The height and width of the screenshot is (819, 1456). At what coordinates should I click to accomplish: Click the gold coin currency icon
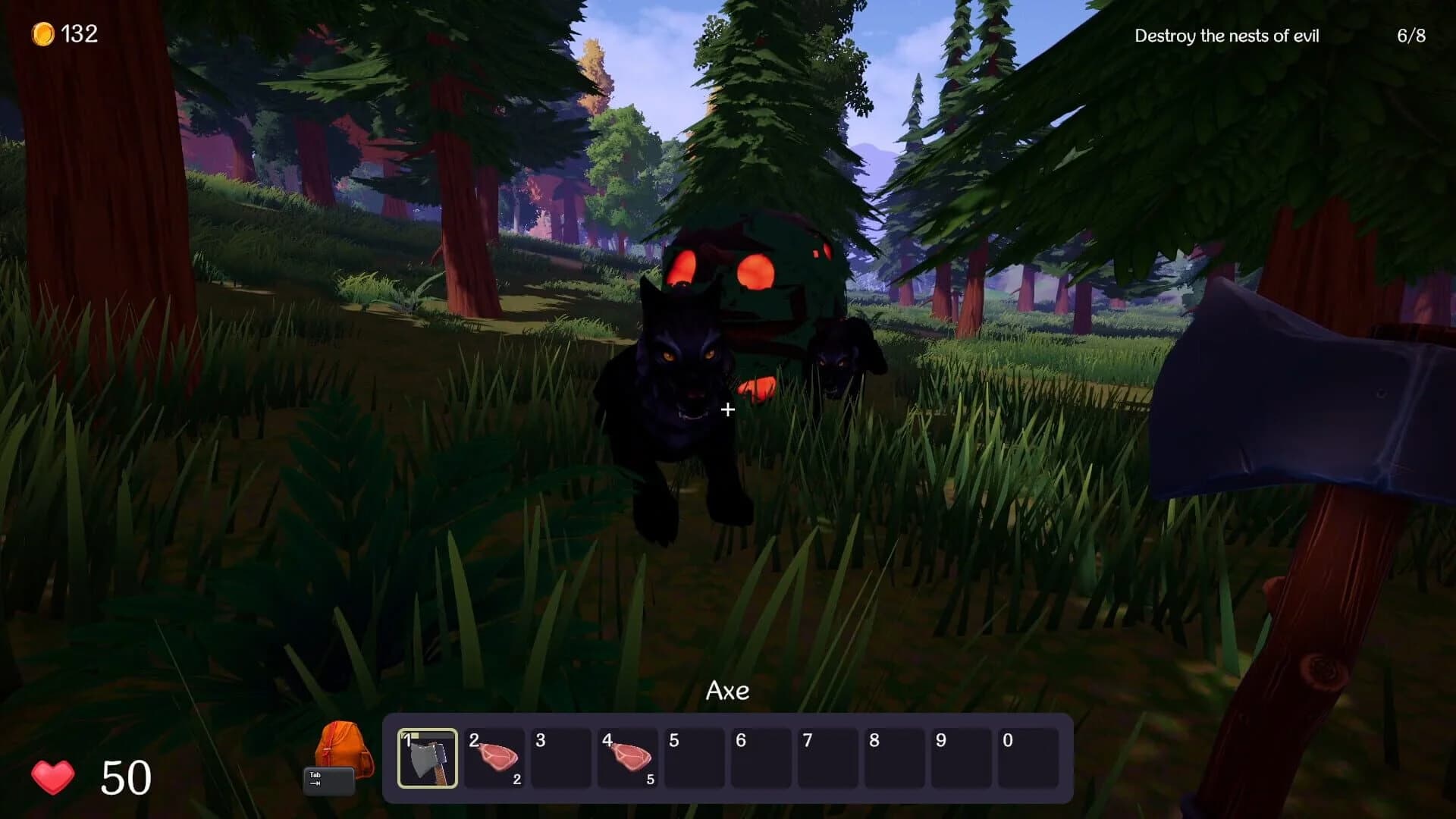tap(42, 33)
